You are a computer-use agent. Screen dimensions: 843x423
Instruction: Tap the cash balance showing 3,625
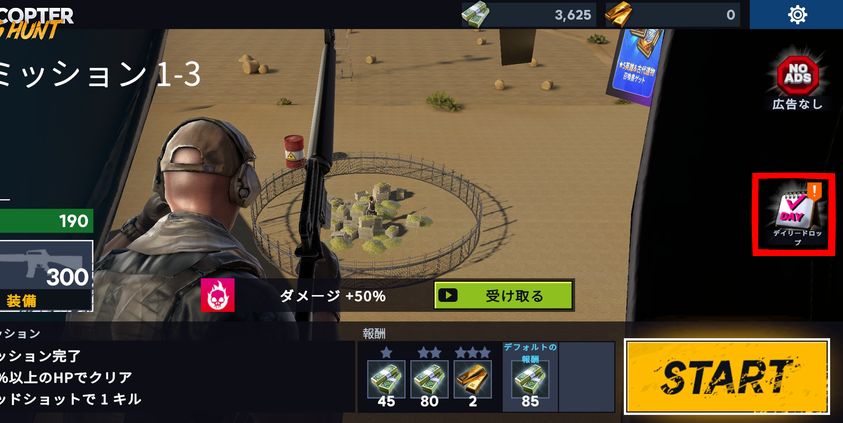click(x=528, y=15)
